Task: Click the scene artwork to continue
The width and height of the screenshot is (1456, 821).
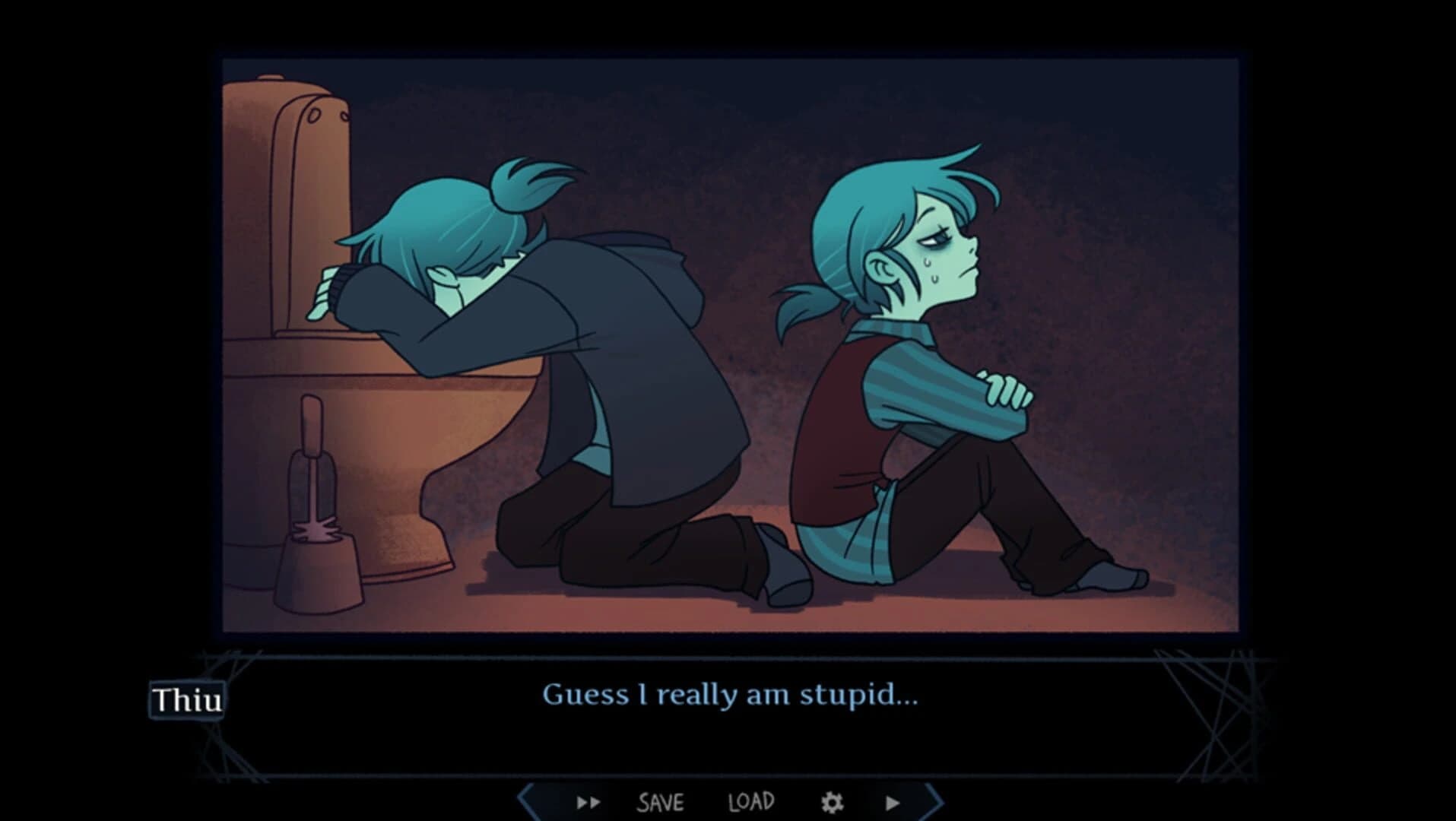Action: tap(730, 342)
